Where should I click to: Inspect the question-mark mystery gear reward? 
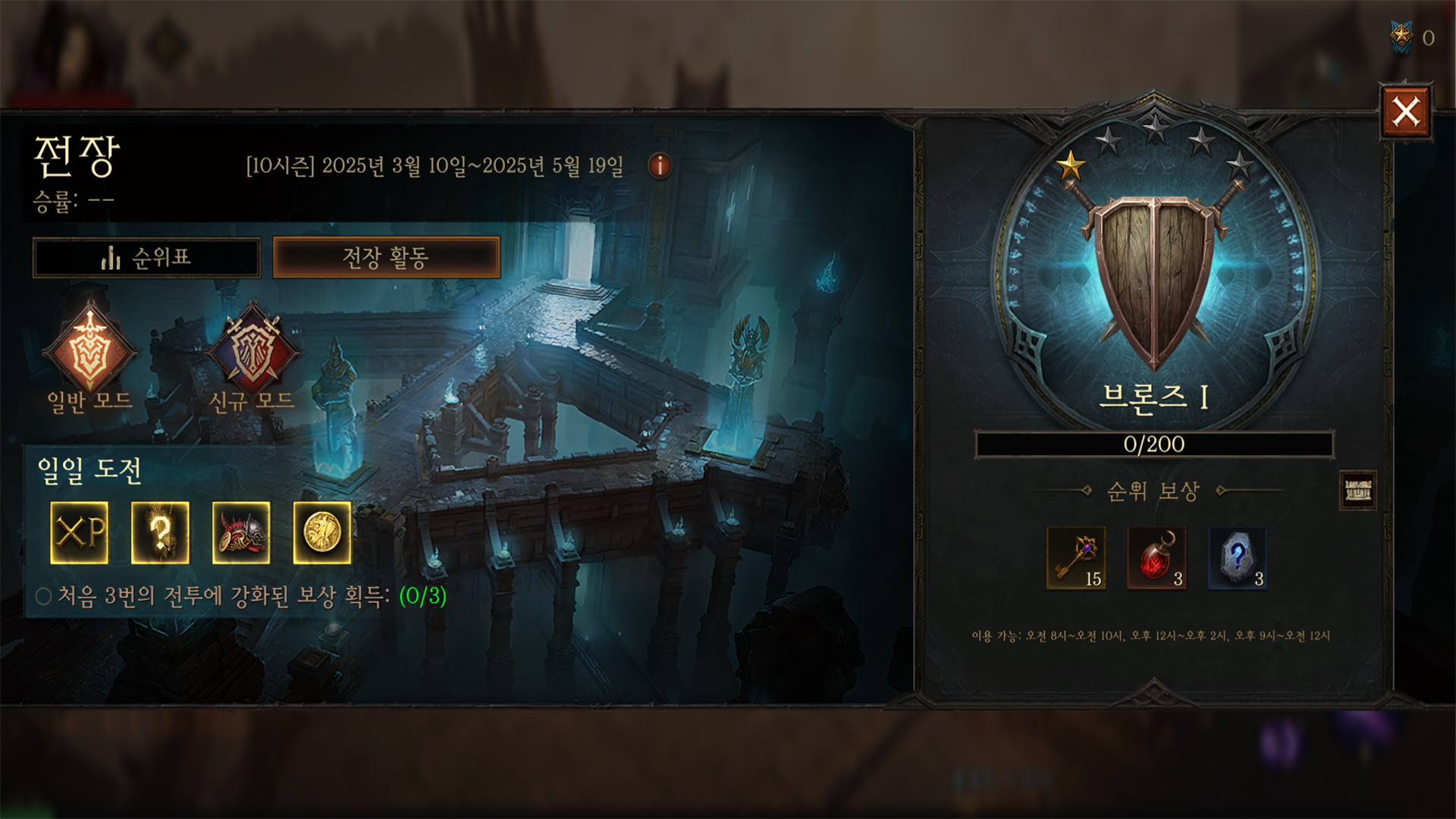point(160,532)
